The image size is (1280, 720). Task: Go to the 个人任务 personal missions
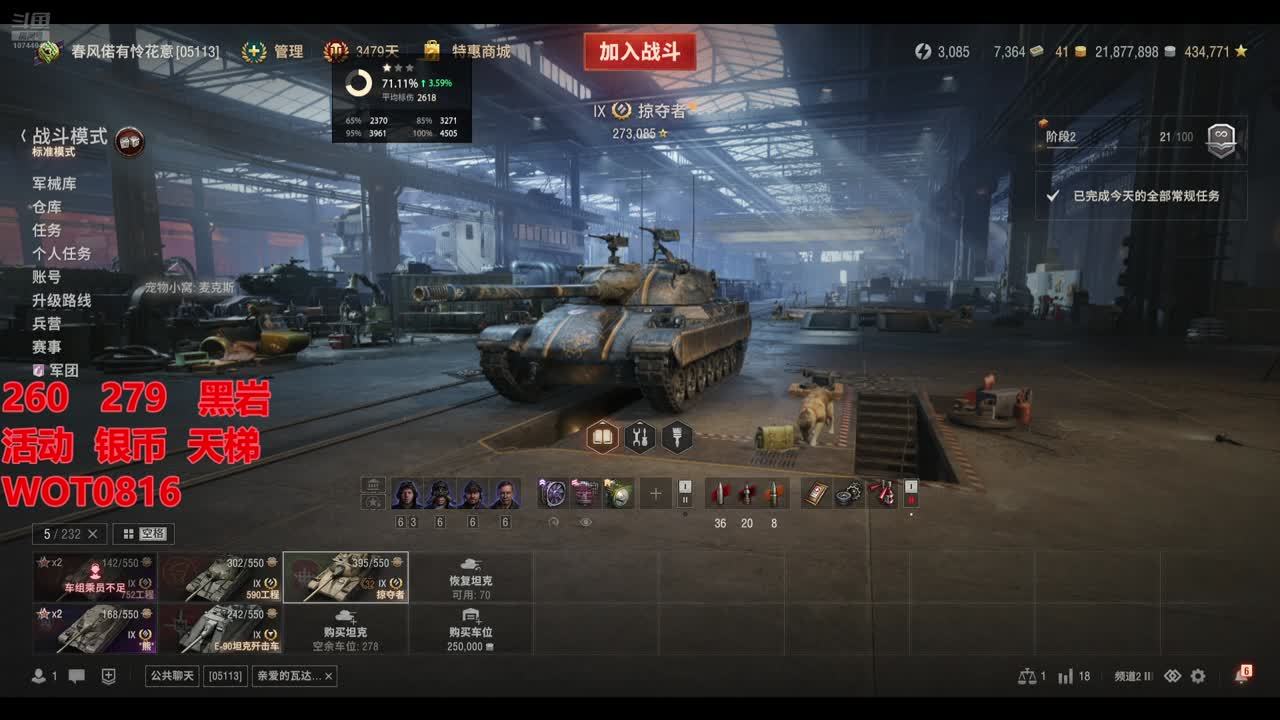point(61,254)
